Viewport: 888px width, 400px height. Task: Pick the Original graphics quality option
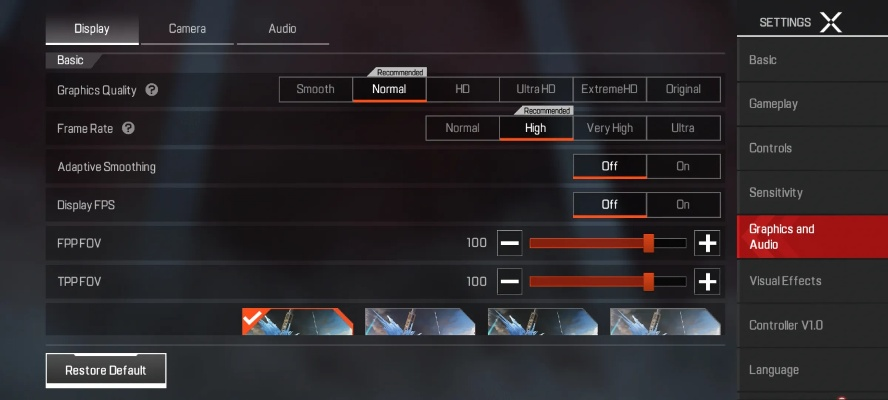pos(683,89)
